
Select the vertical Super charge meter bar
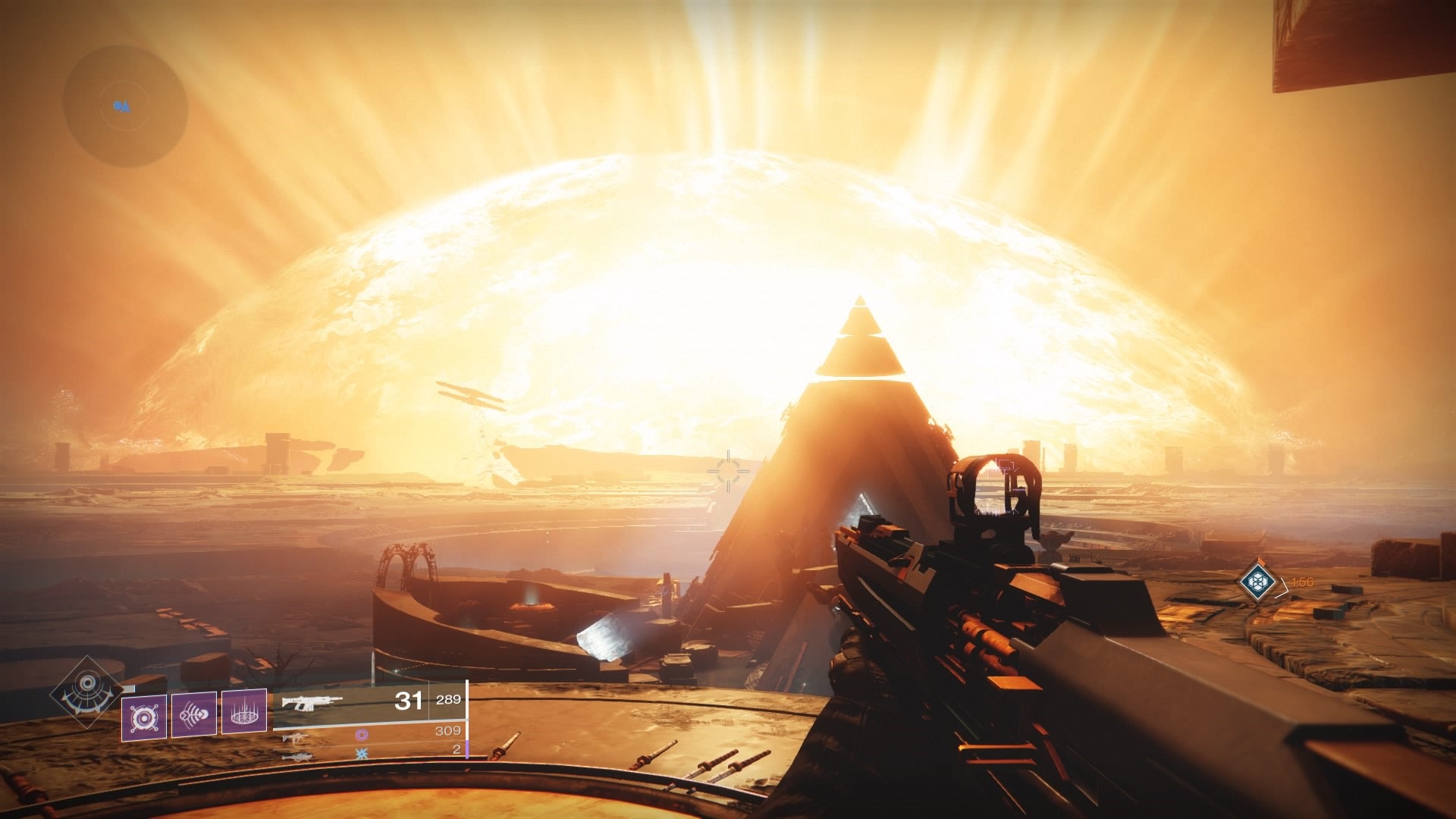(467, 718)
